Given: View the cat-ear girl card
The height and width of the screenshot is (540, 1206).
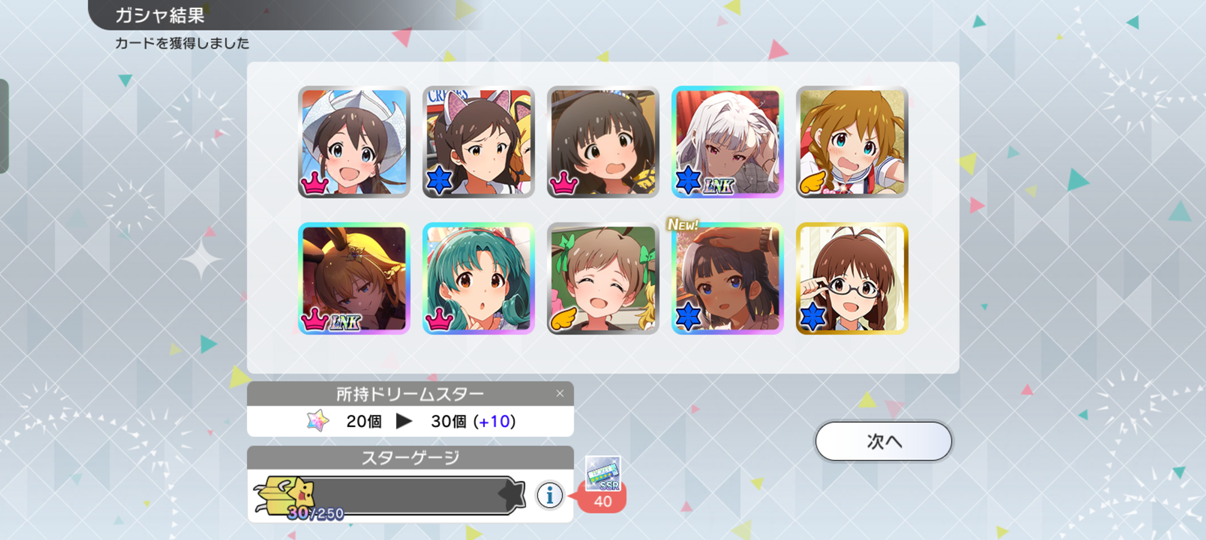Looking at the screenshot, I should coord(478,142).
